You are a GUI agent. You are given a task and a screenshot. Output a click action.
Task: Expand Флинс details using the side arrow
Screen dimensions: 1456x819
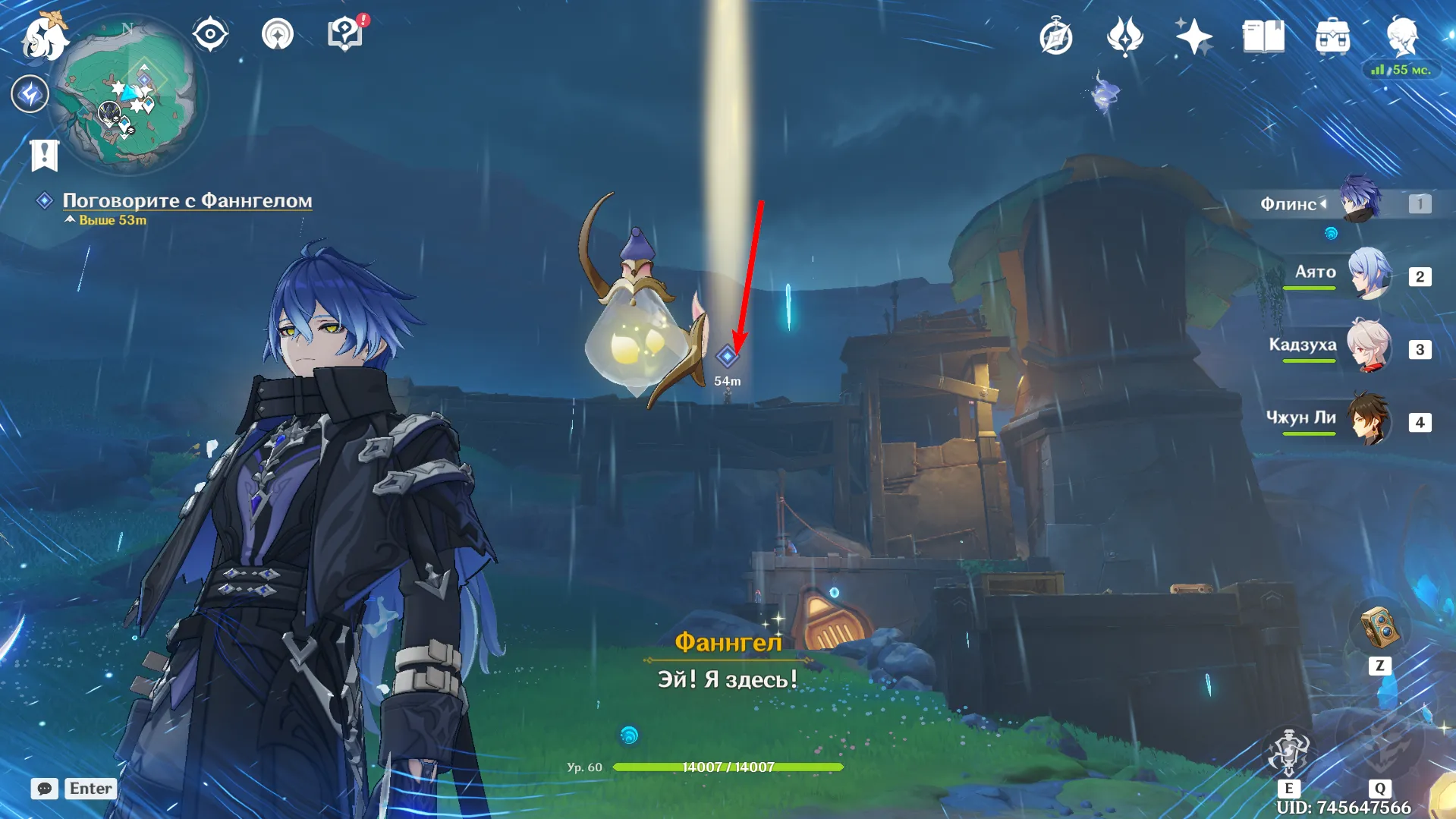point(1324,203)
